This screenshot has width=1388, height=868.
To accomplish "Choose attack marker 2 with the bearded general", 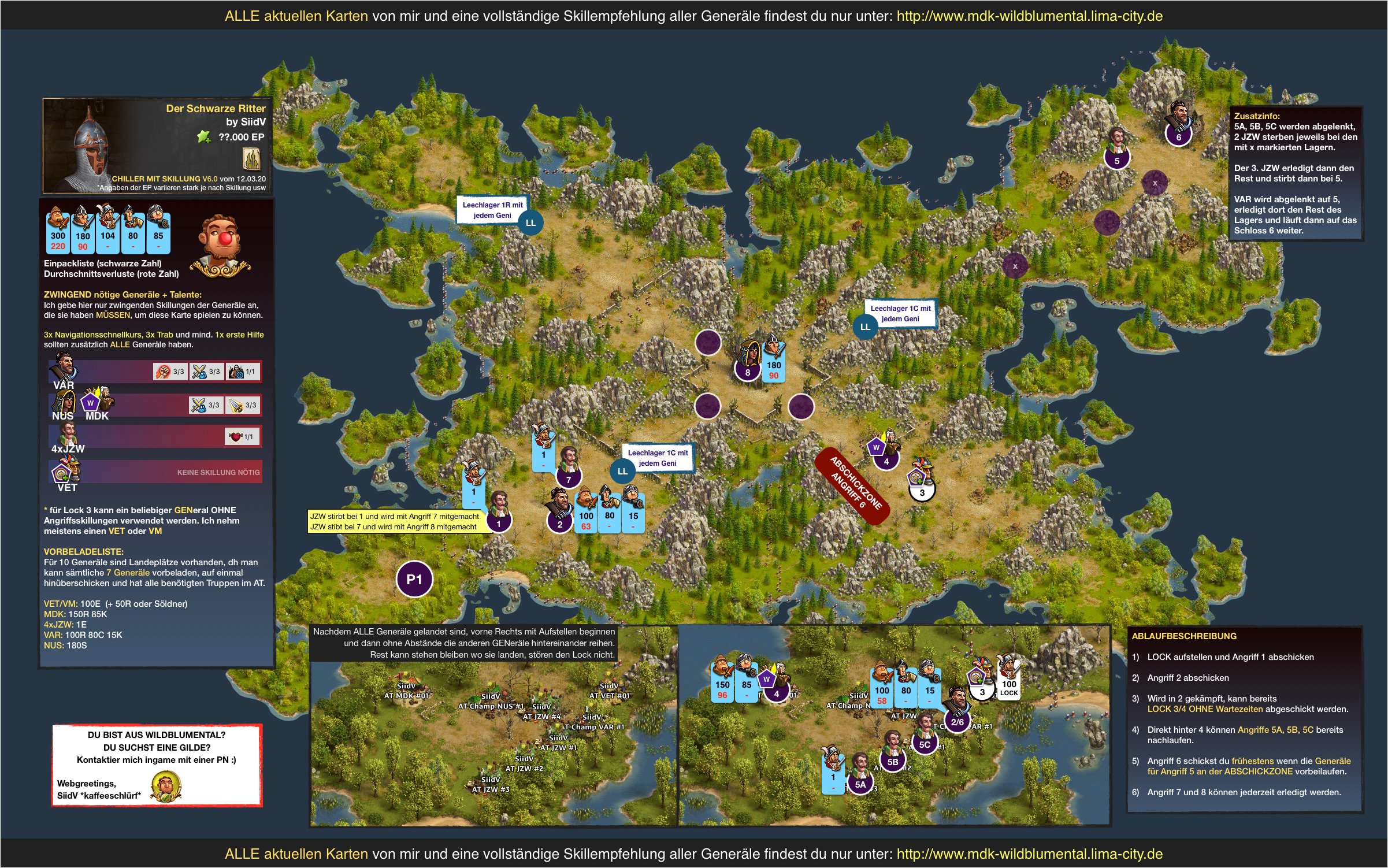I will [559, 524].
